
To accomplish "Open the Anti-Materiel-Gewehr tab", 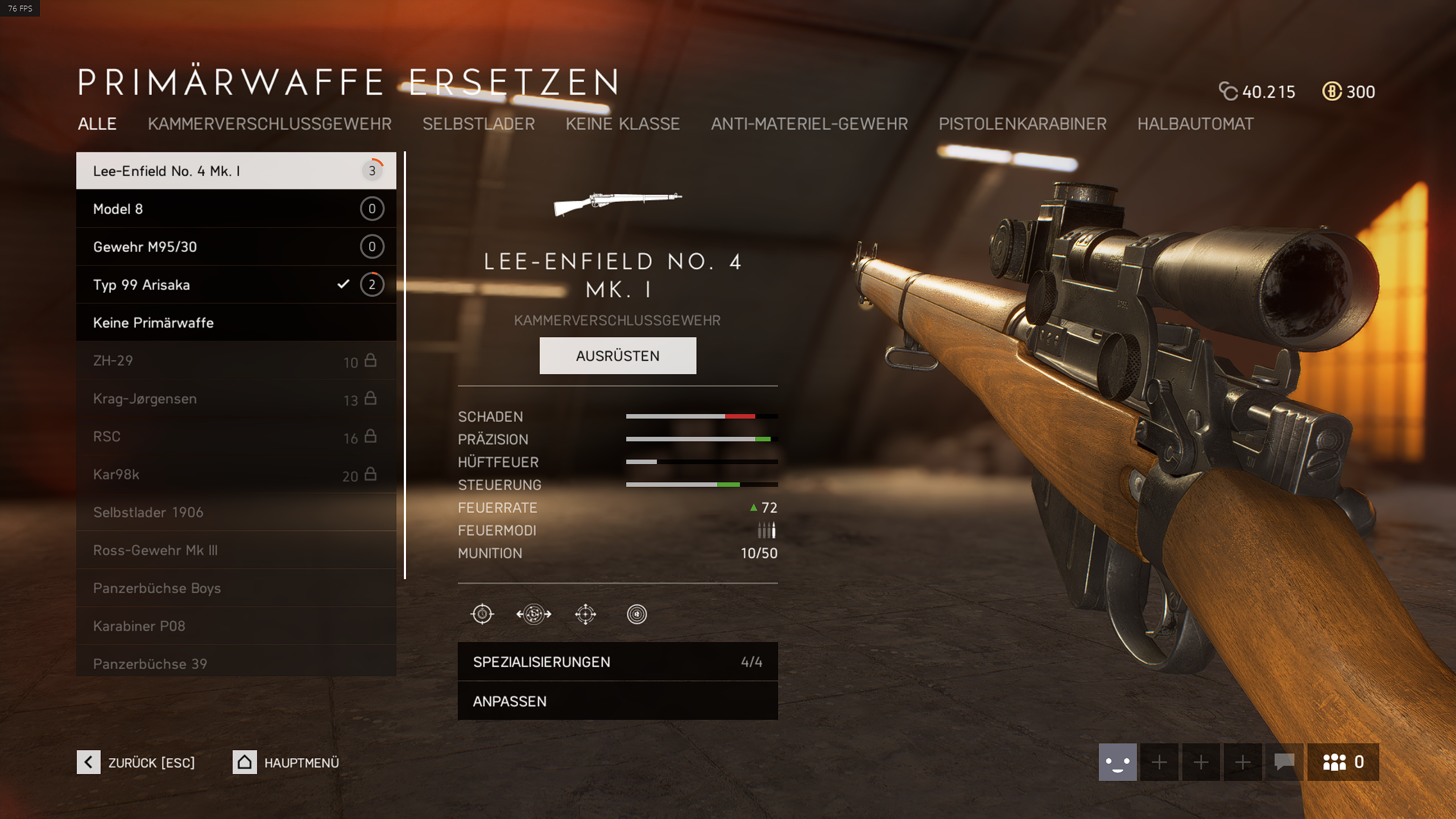I will (809, 124).
